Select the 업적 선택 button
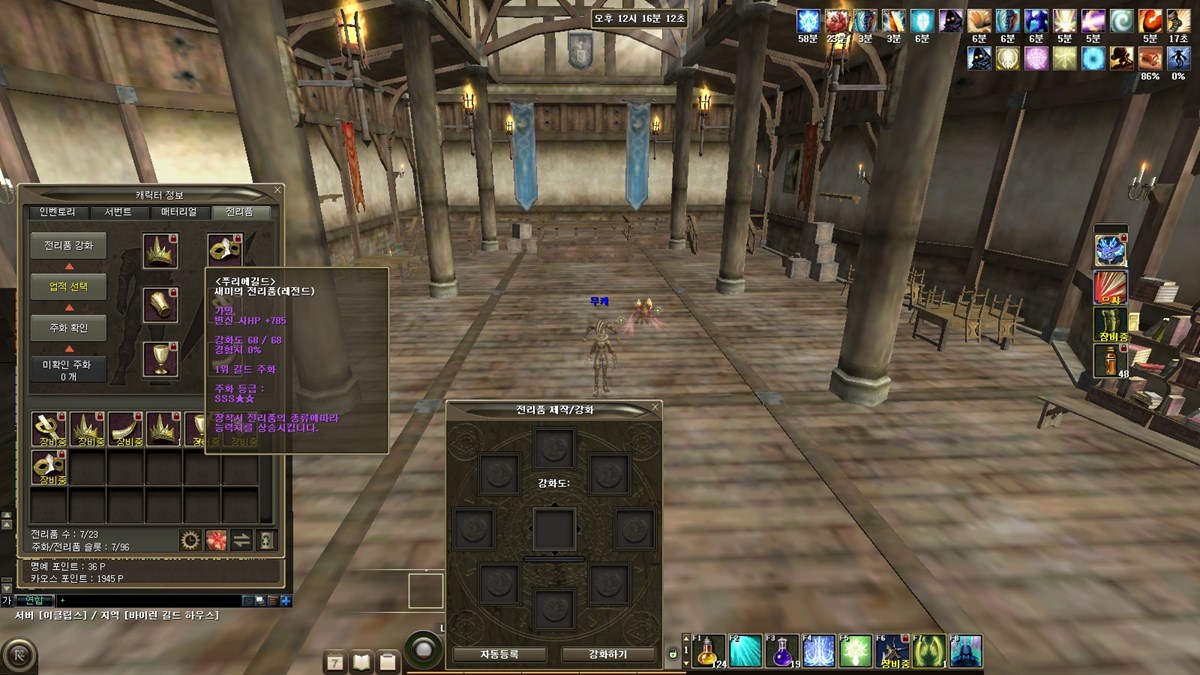This screenshot has width=1200, height=675. pos(67,286)
